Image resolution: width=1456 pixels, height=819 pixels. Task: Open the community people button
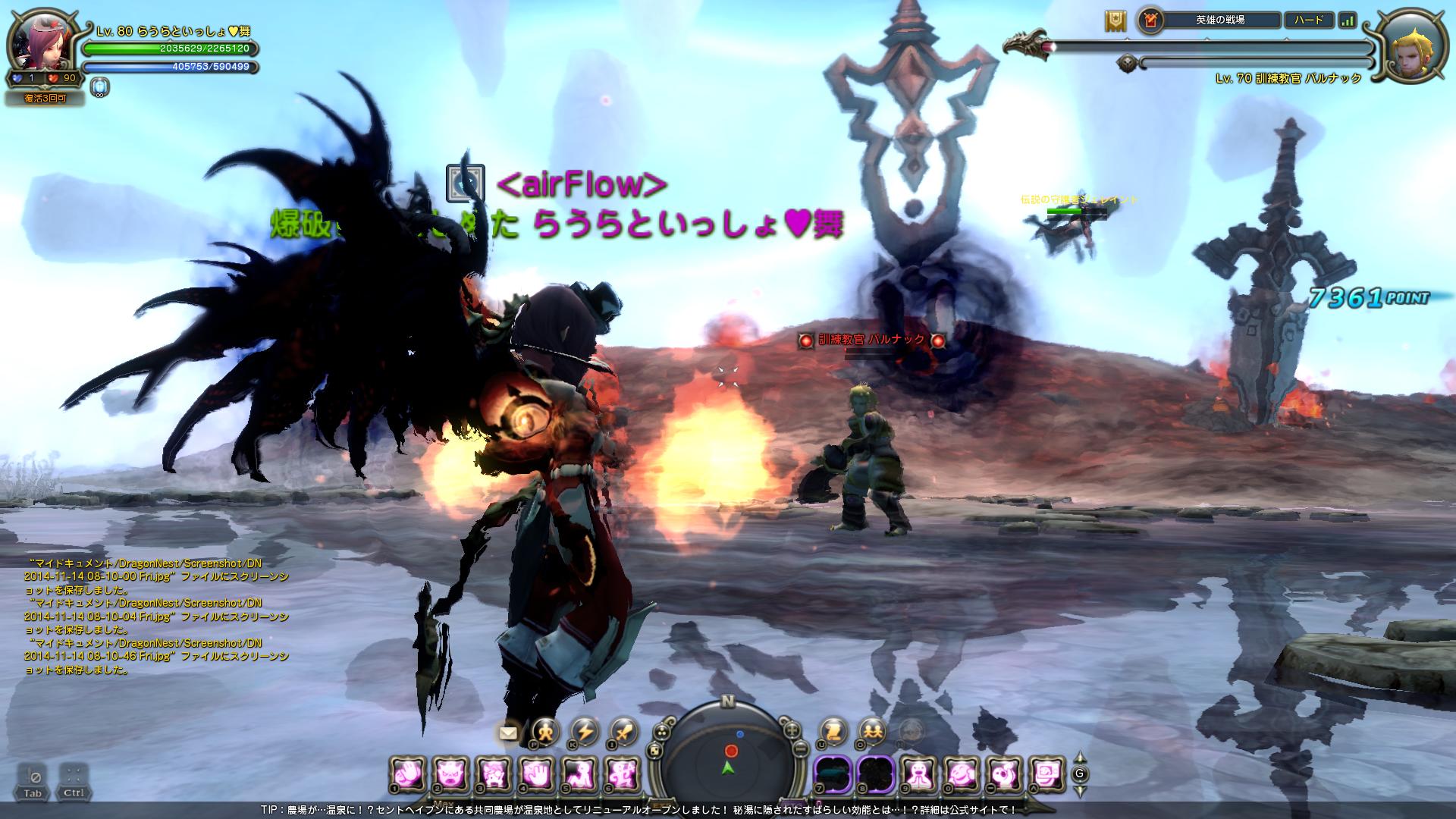pos(872,733)
